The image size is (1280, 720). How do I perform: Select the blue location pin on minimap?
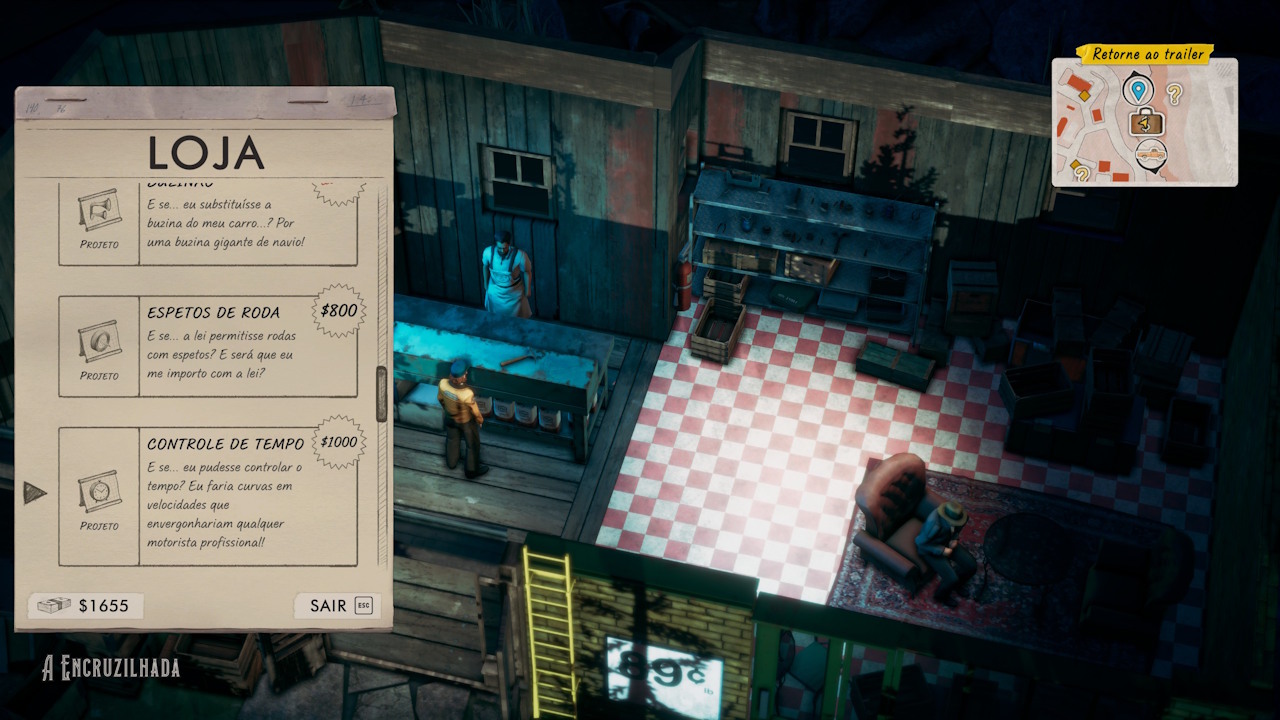pyautogui.click(x=1137, y=90)
